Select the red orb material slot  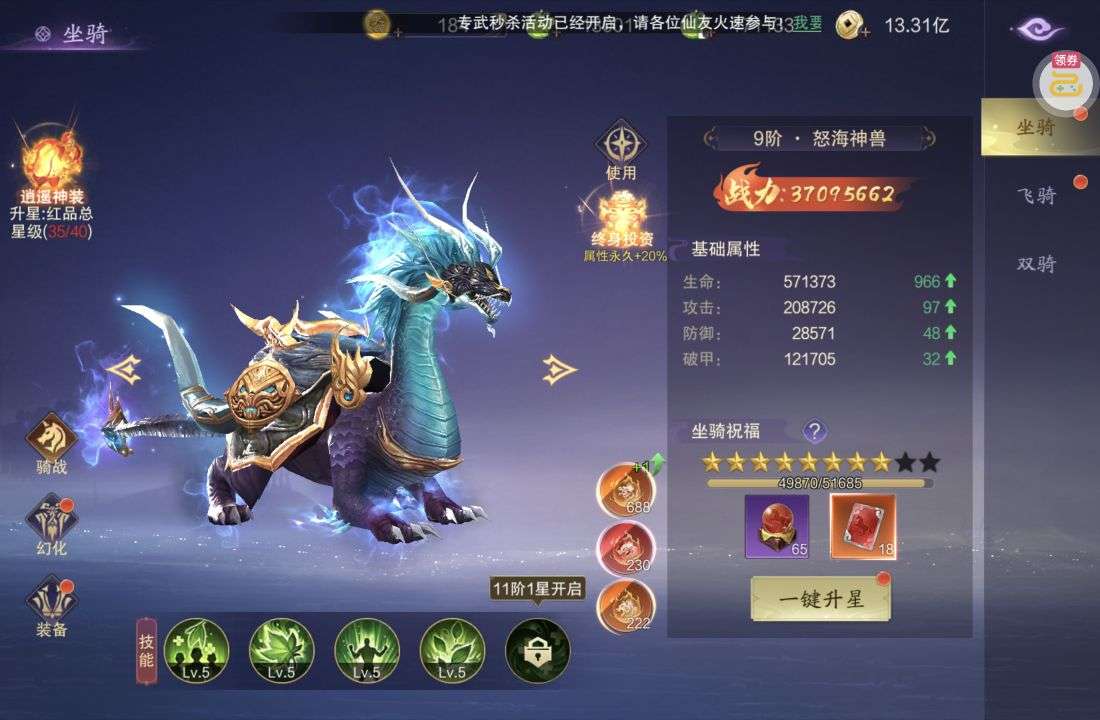(x=777, y=526)
